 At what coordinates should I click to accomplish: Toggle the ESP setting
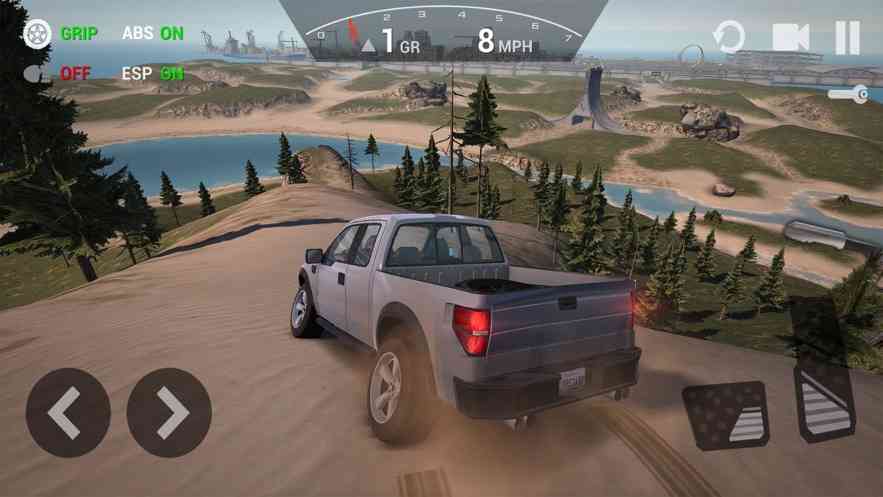coord(152,73)
